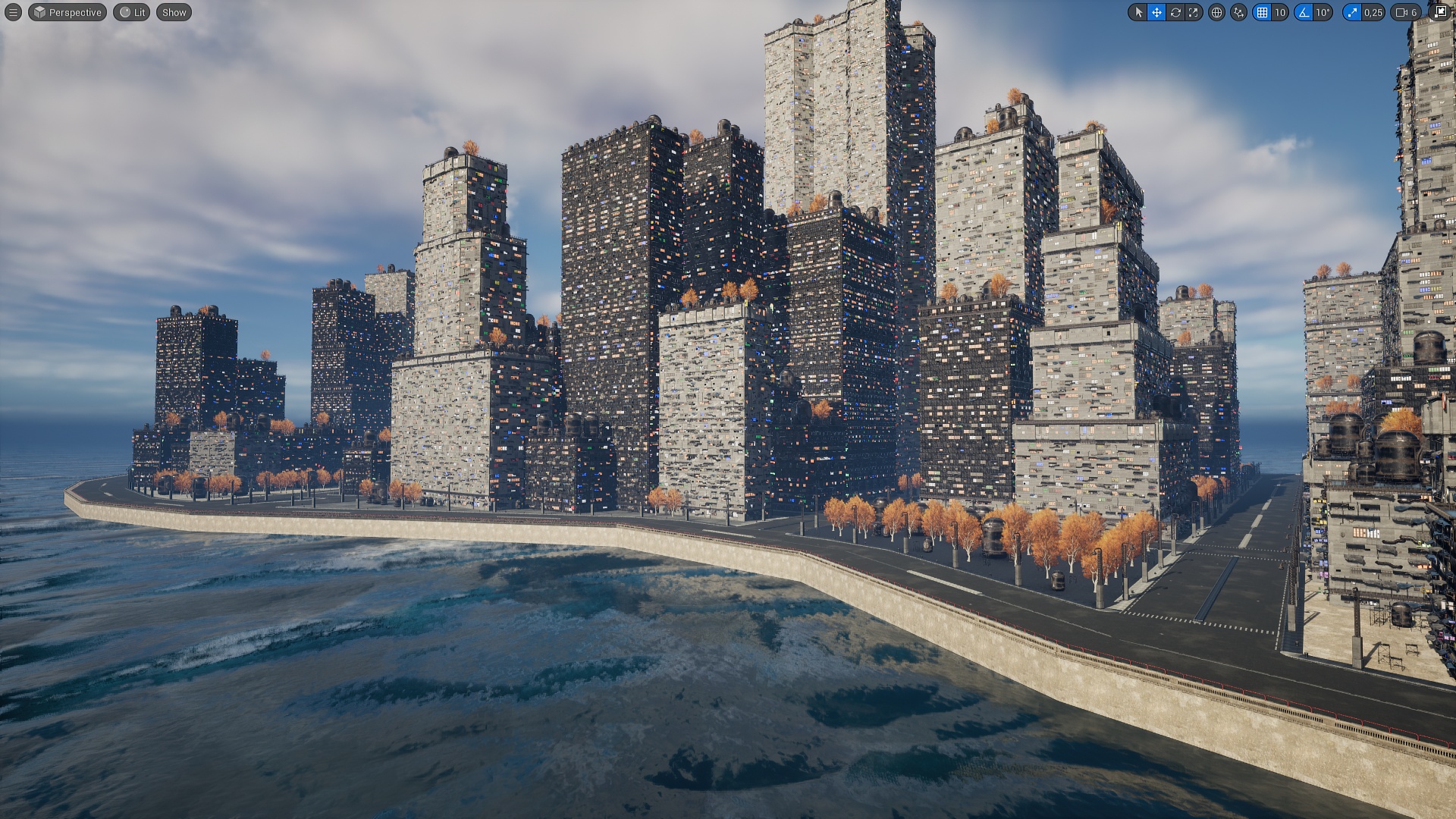Click the rotation snap value 10°

[1323, 12]
